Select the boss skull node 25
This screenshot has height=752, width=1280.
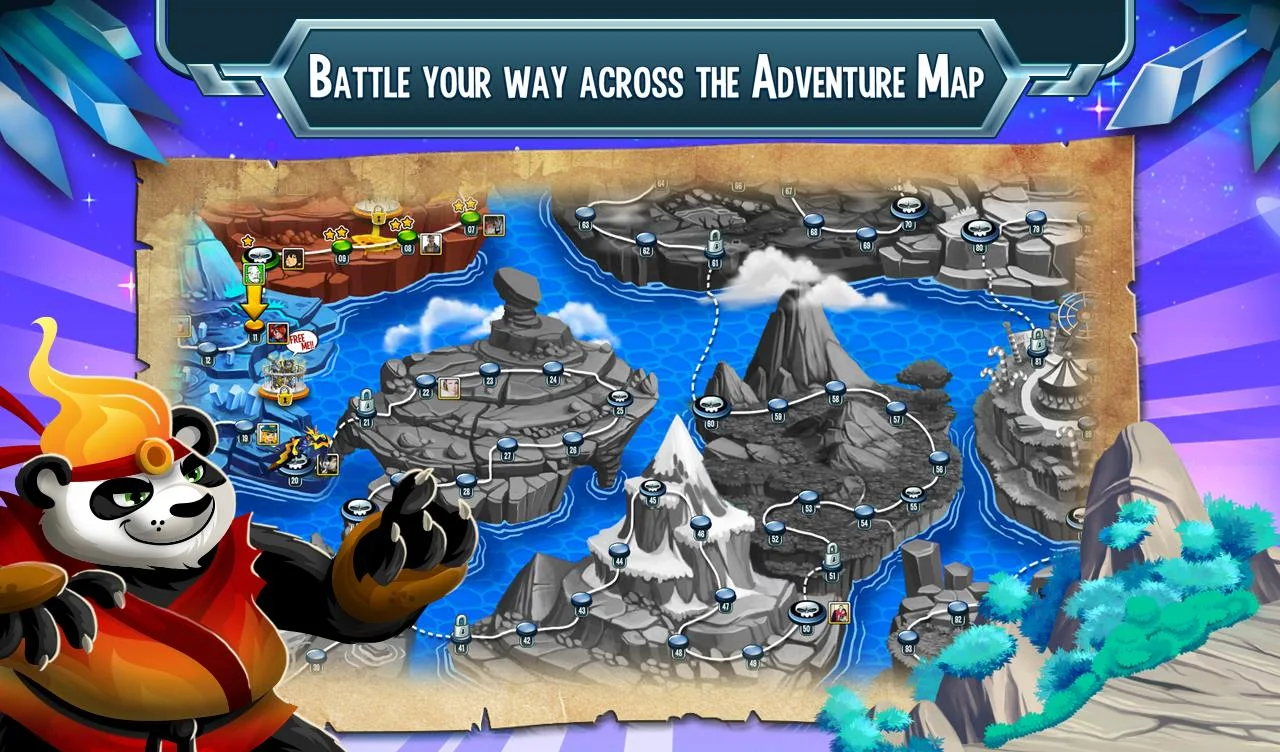[618, 400]
